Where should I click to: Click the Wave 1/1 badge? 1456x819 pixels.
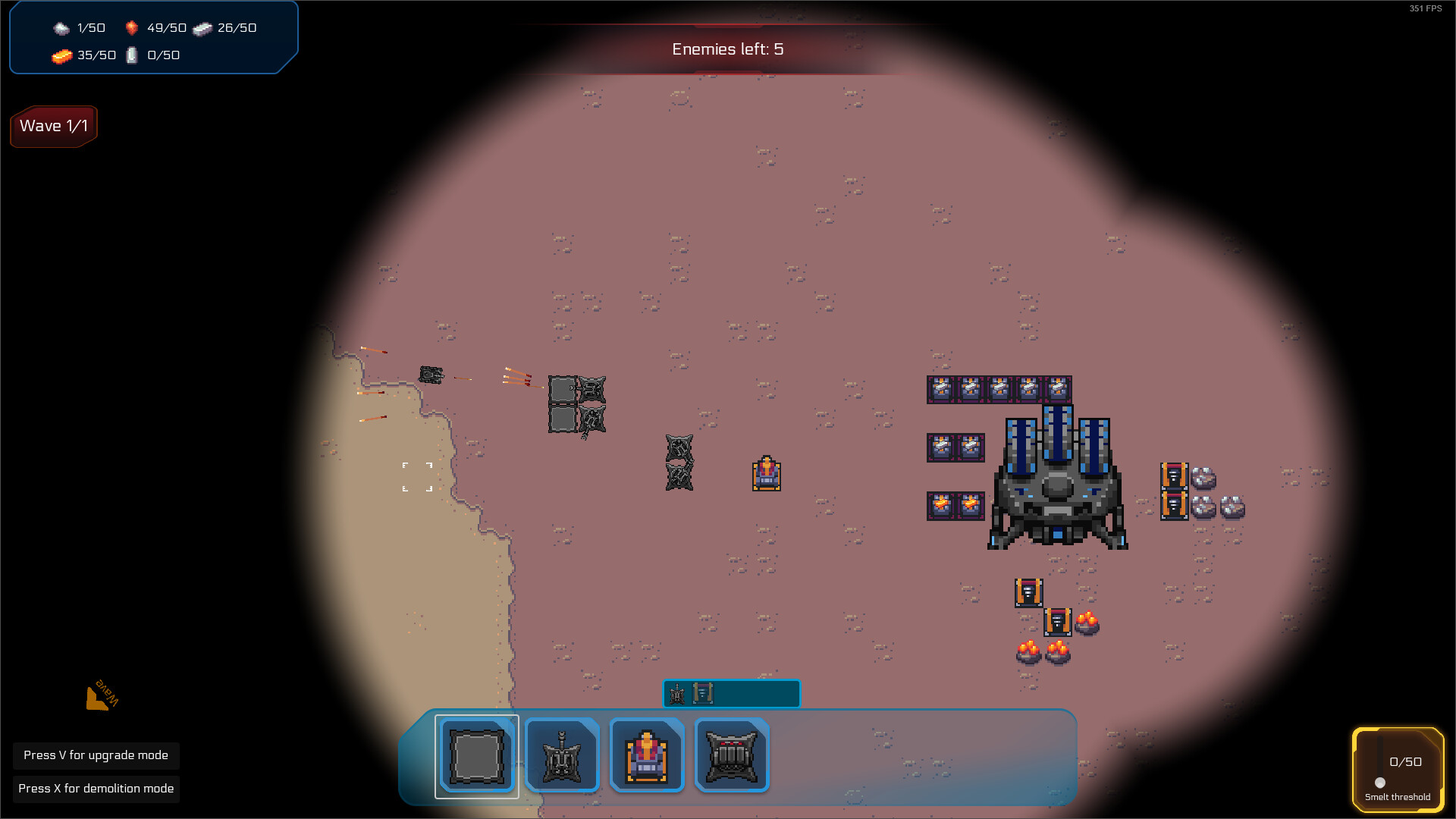[53, 126]
